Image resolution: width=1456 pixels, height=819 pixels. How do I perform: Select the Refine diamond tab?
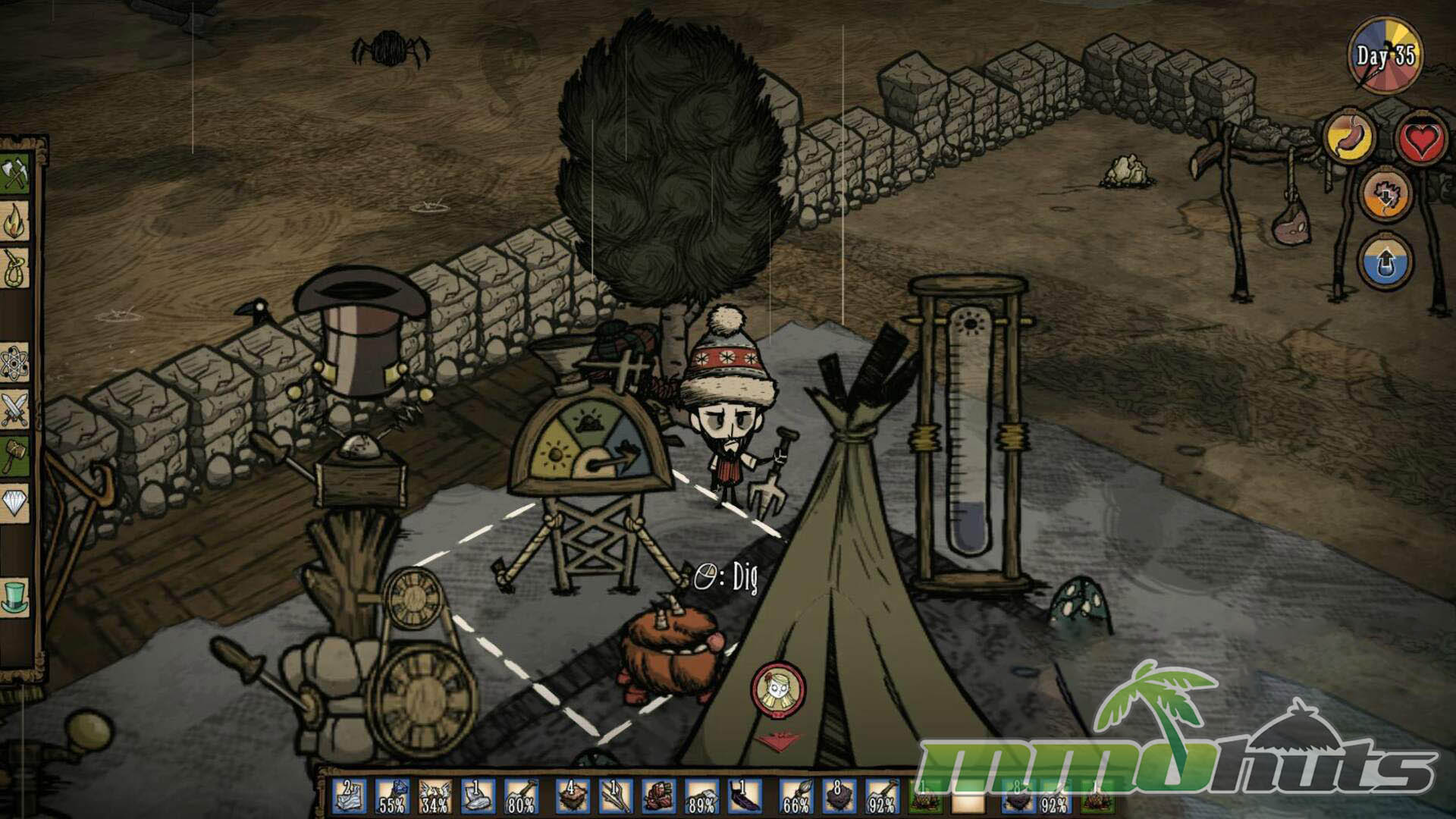[14, 501]
